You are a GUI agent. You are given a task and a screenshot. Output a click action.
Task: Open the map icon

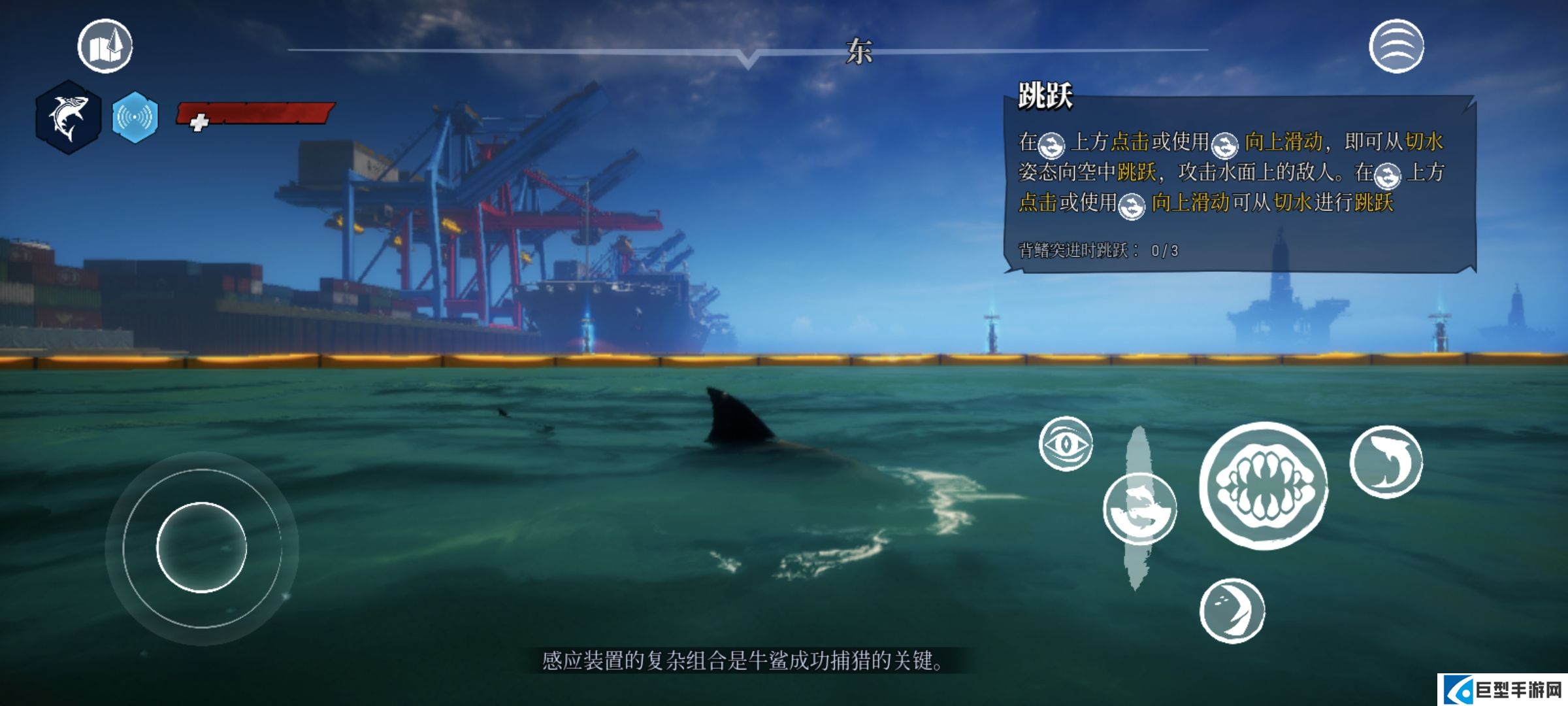tap(105, 46)
